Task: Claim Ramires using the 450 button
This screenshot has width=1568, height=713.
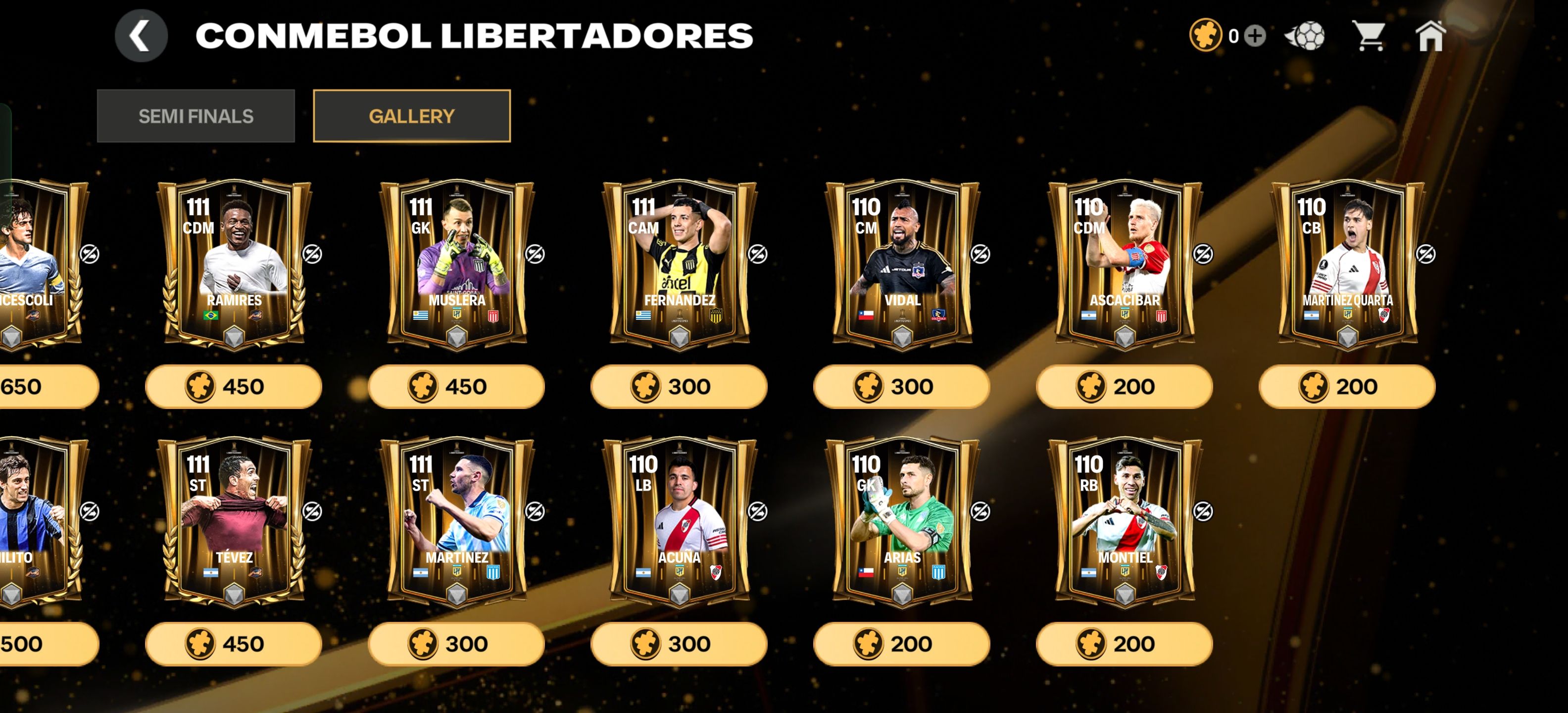Action: [233, 387]
